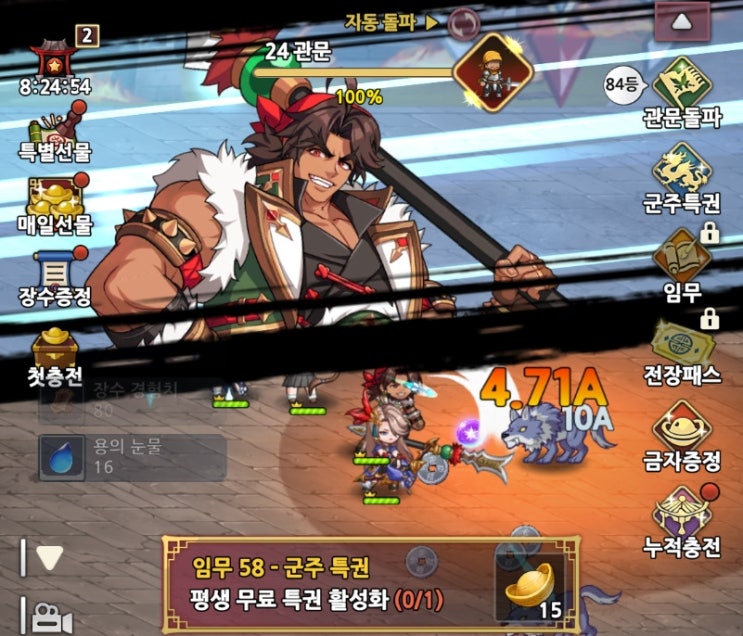This screenshot has width=743, height=636.
Task: Open the 매일선물 daily gift chest
Action: click(53, 203)
